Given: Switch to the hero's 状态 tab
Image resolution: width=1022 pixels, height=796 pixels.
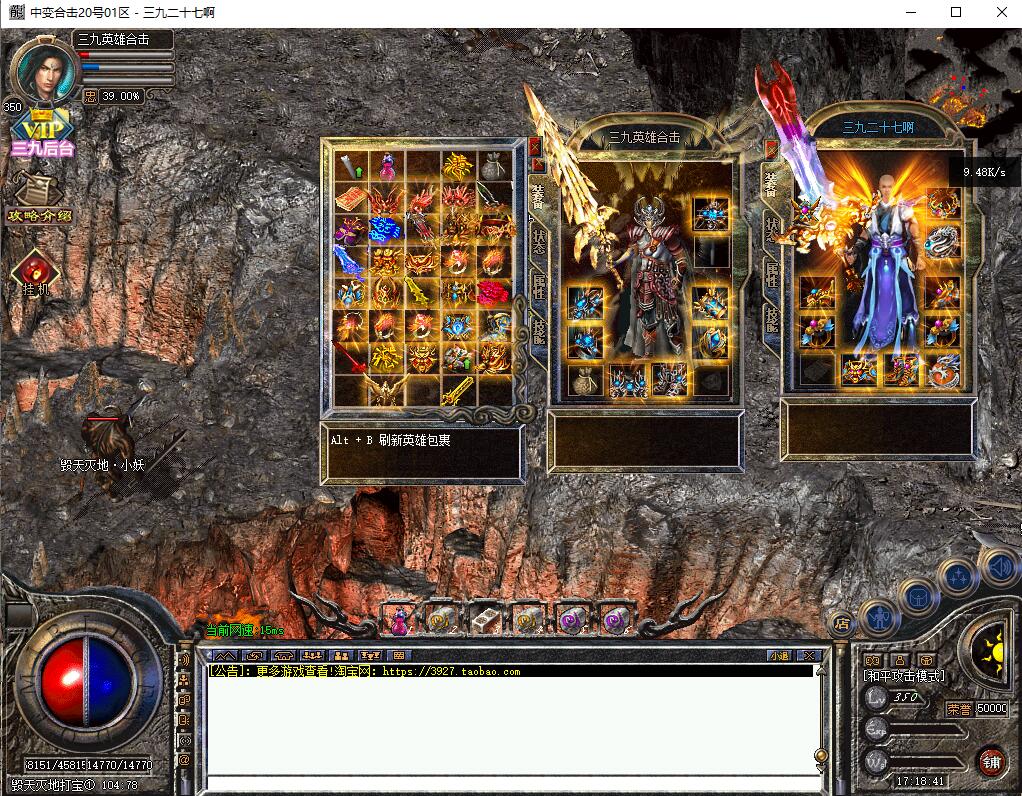Looking at the screenshot, I should click(x=538, y=241).
